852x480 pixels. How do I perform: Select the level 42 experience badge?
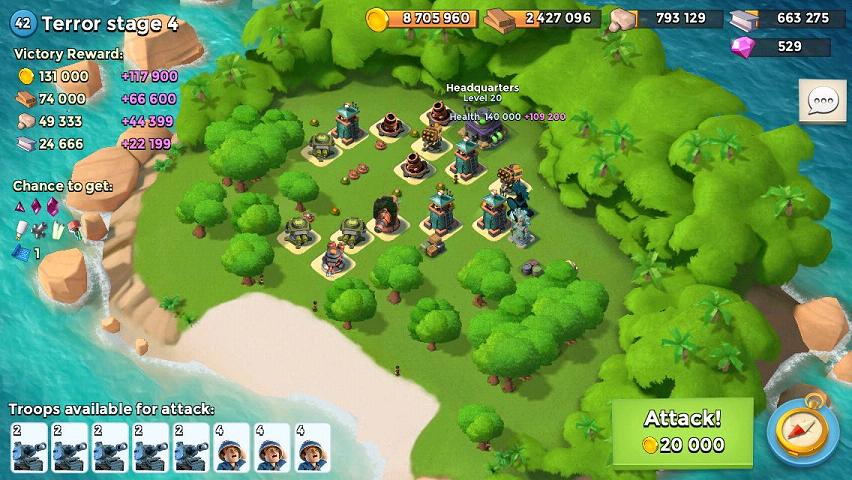22,24
